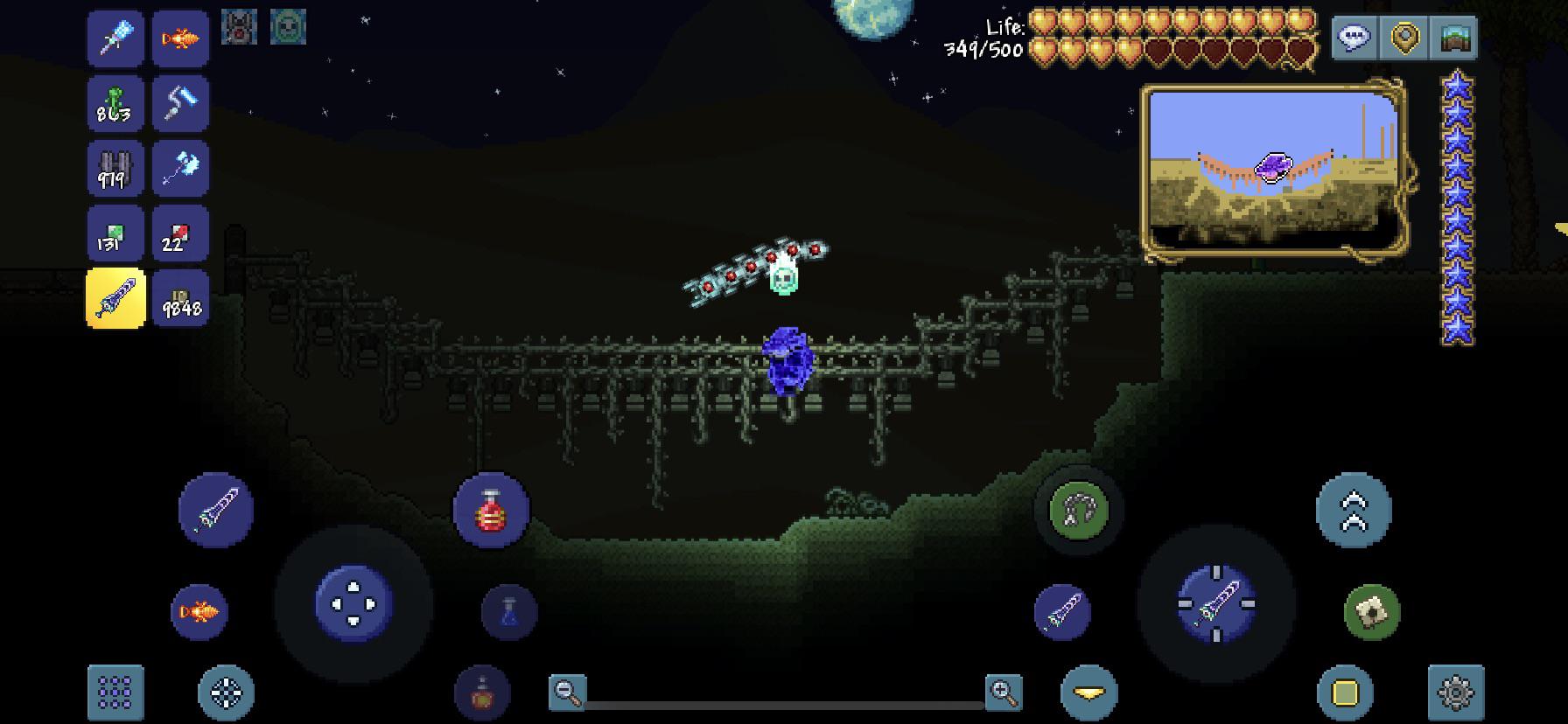Select the minecart track stack labeled 919
Viewport: 1568px width, 724px height.
click(115, 169)
